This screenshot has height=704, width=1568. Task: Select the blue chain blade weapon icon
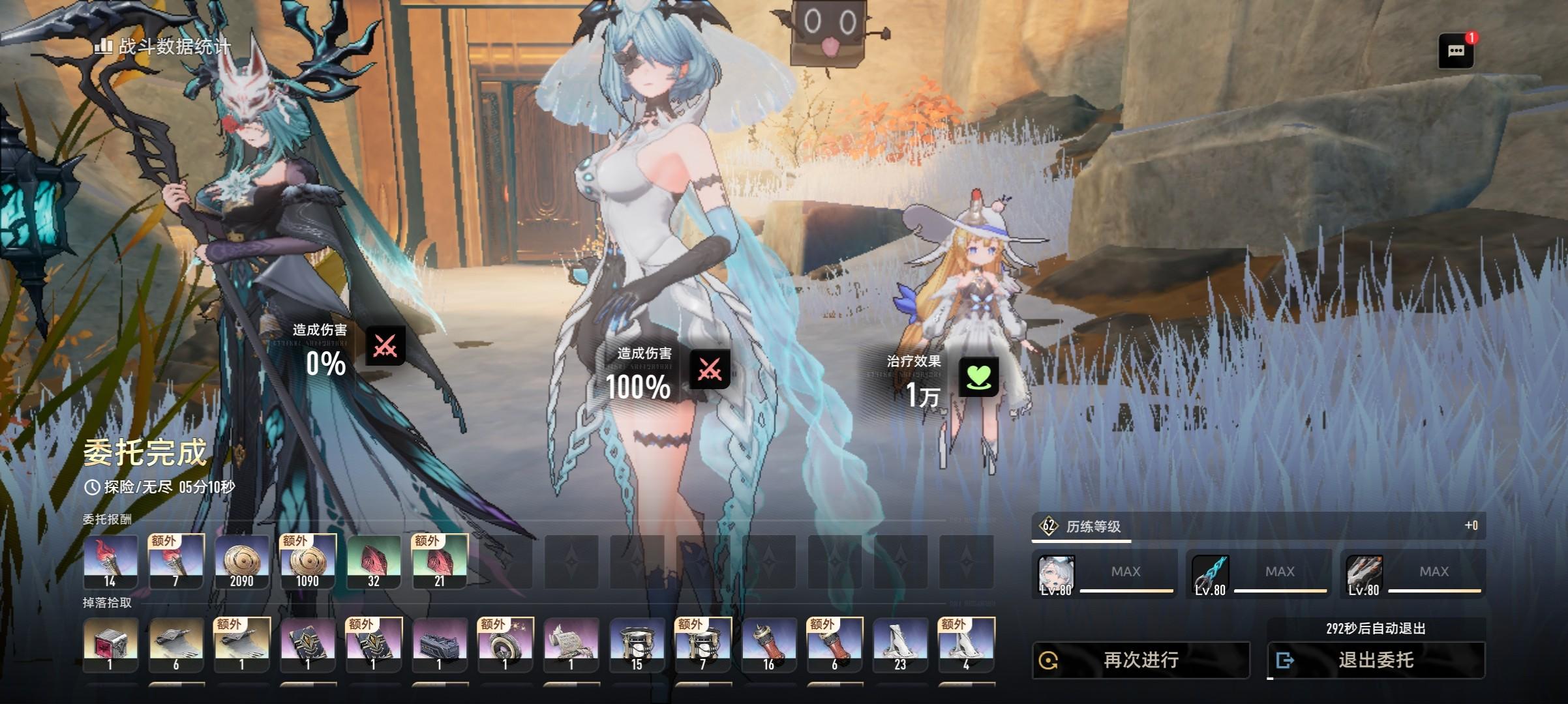[1211, 575]
